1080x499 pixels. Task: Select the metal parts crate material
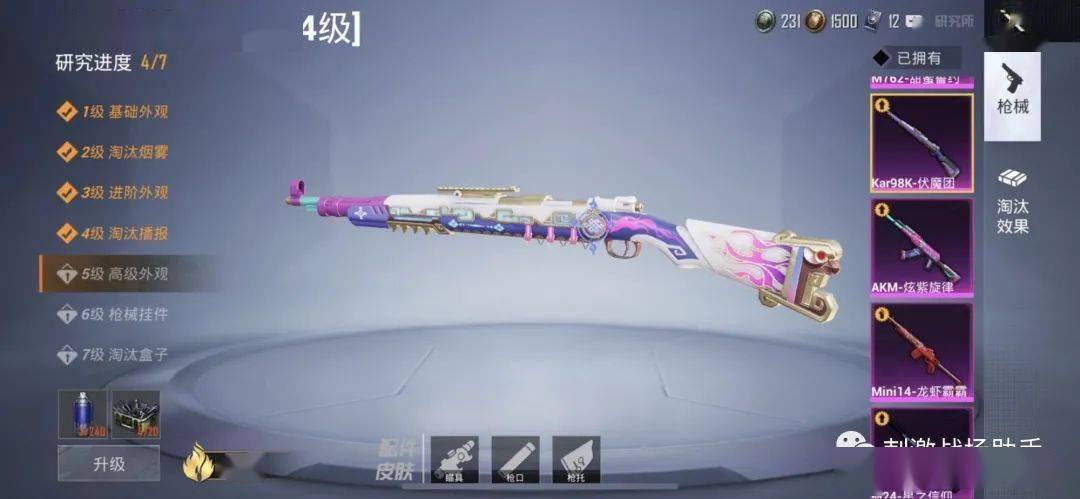[x=135, y=413]
